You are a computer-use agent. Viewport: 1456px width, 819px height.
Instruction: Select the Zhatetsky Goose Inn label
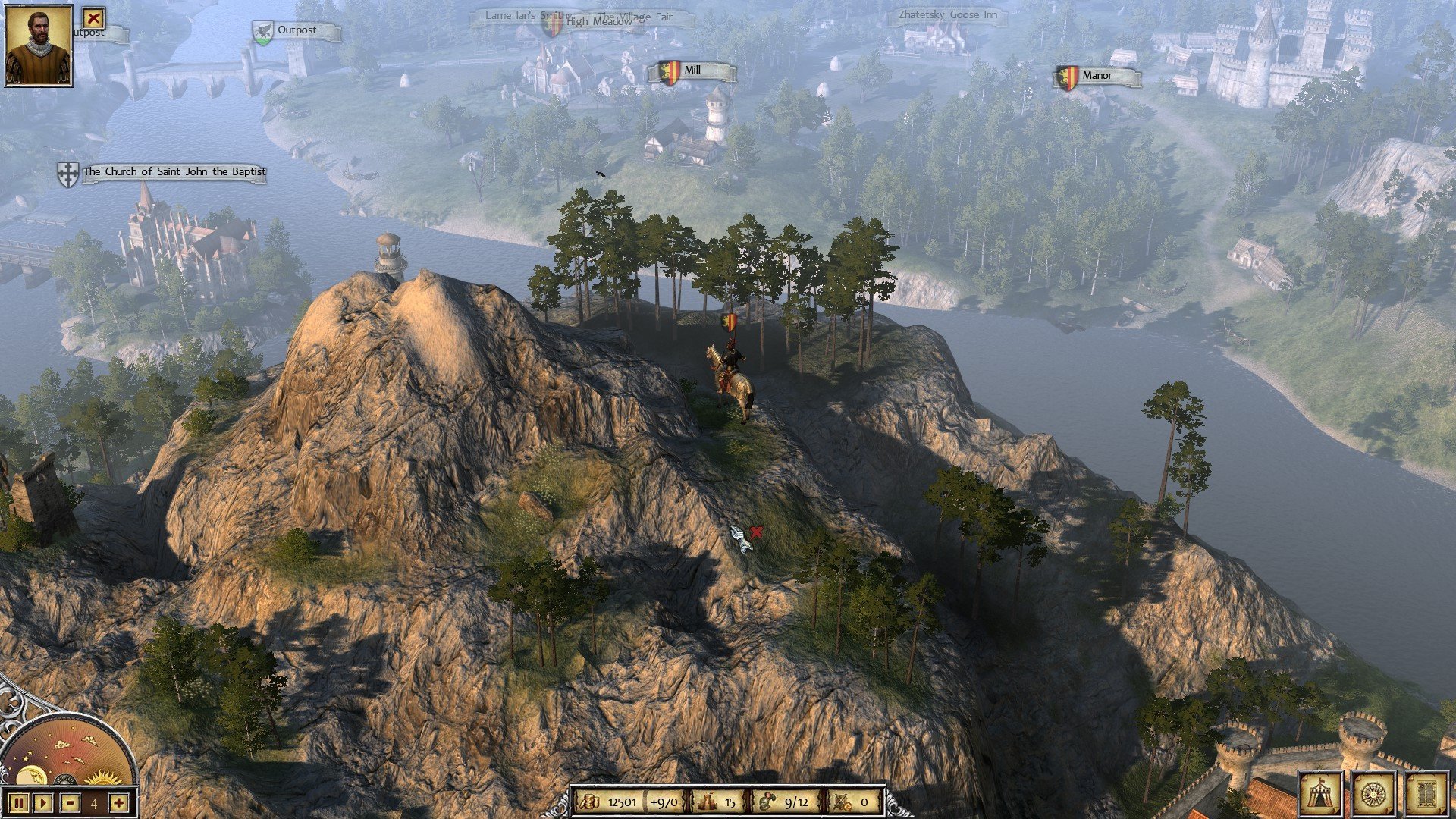click(947, 15)
